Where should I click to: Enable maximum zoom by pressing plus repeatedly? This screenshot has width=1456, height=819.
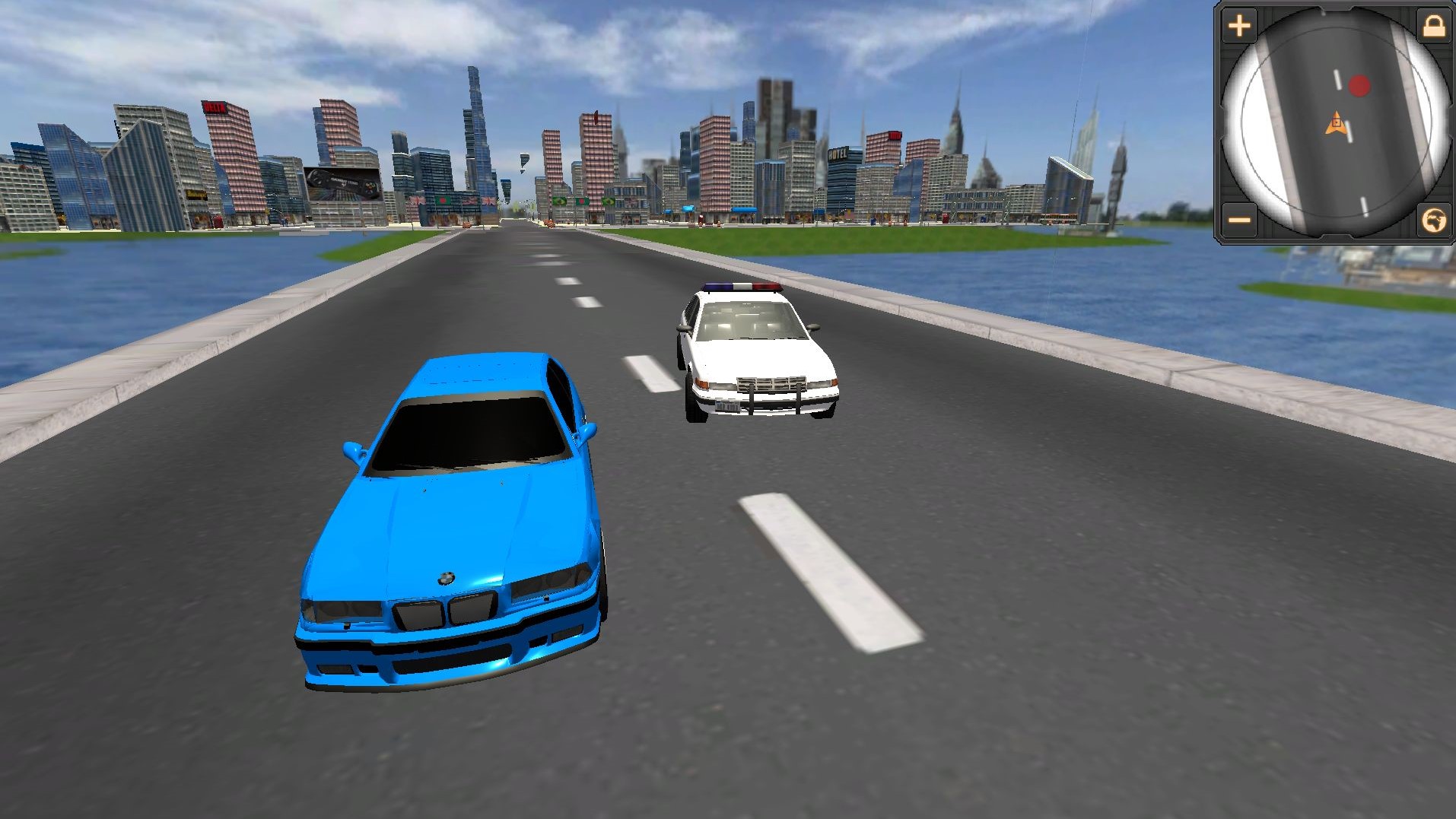[x=1240, y=25]
